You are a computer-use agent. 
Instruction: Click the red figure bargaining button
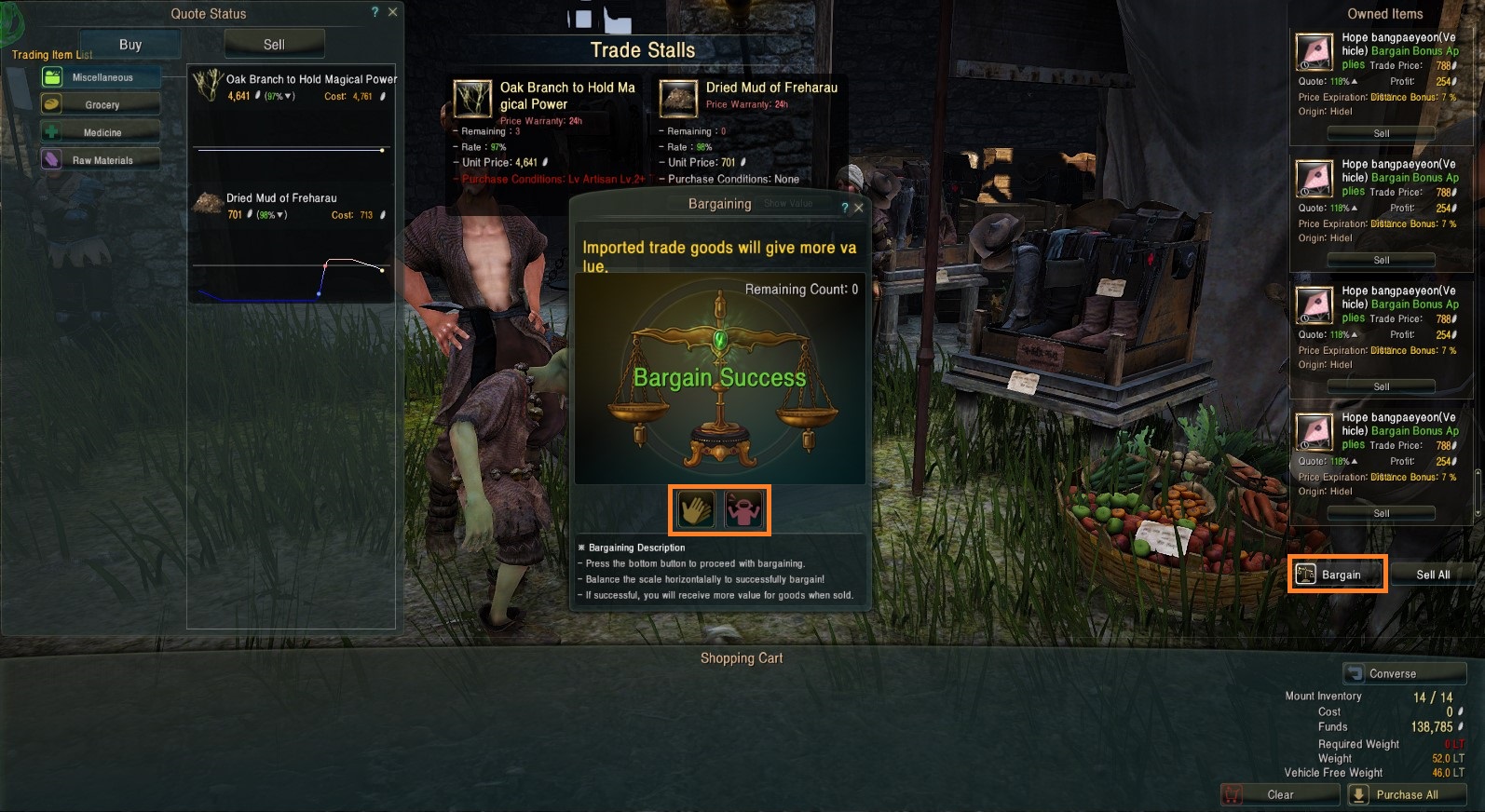743,509
